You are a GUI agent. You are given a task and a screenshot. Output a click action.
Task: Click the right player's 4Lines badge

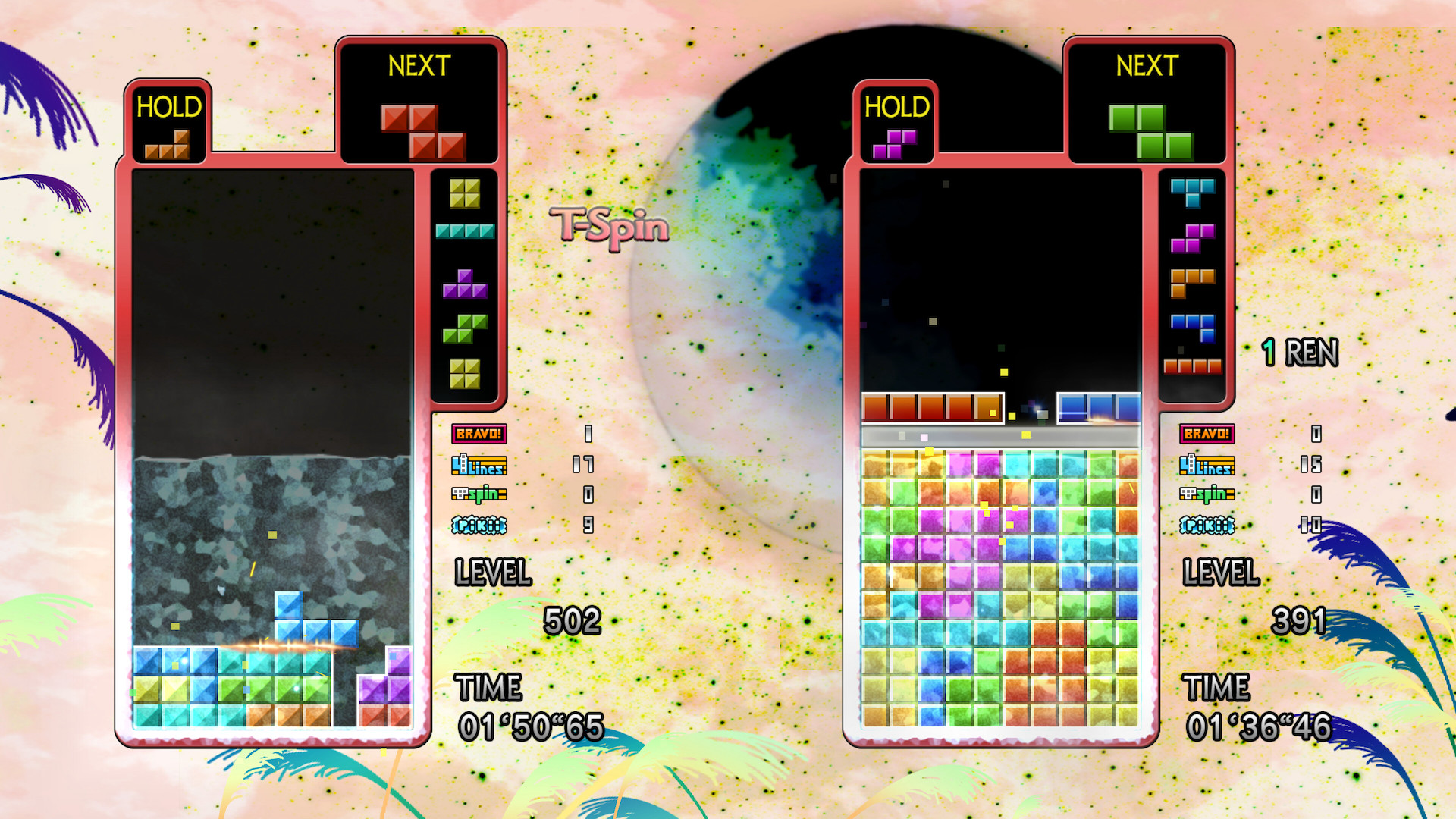(x=1208, y=466)
